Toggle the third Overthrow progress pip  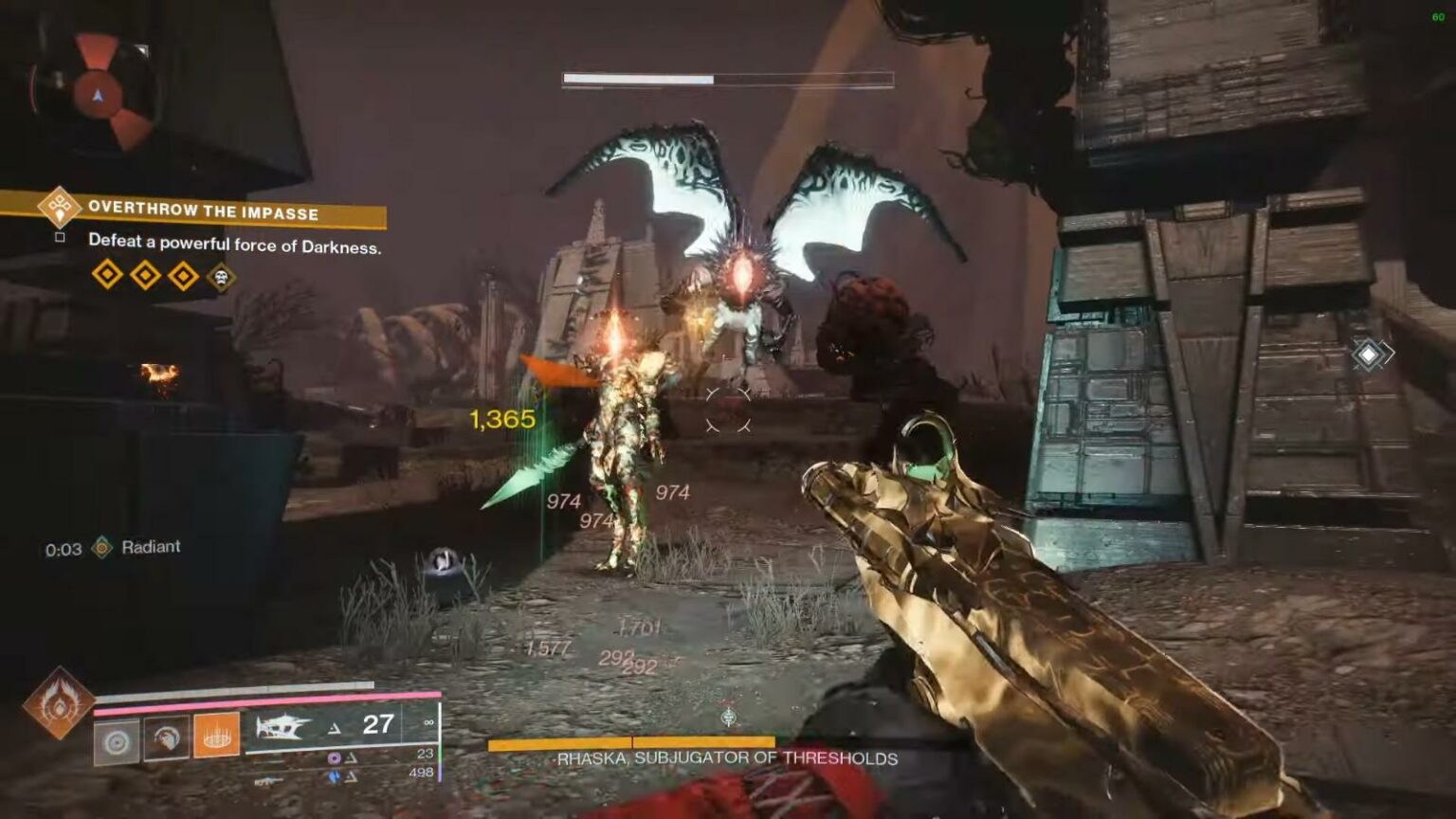(182, 277)
